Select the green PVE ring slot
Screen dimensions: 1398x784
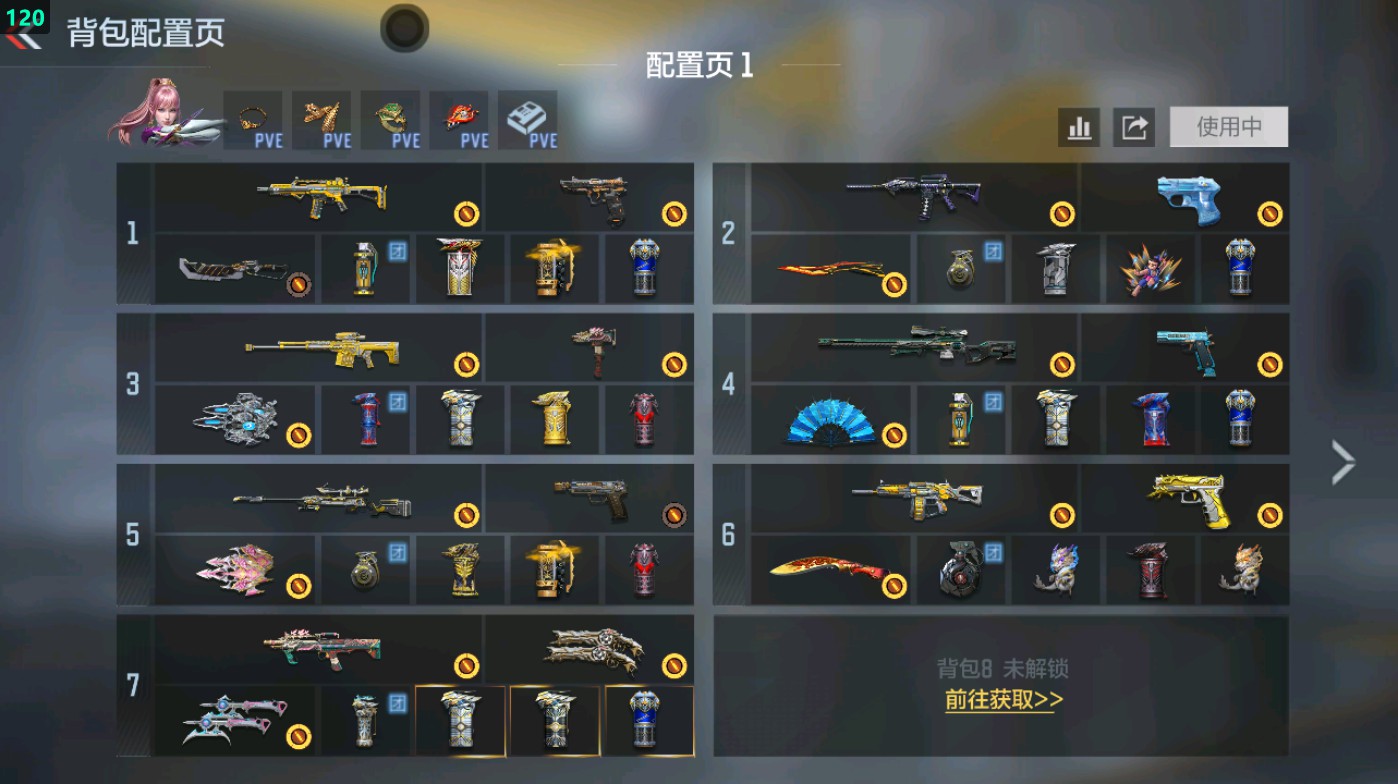pos(391,120)
